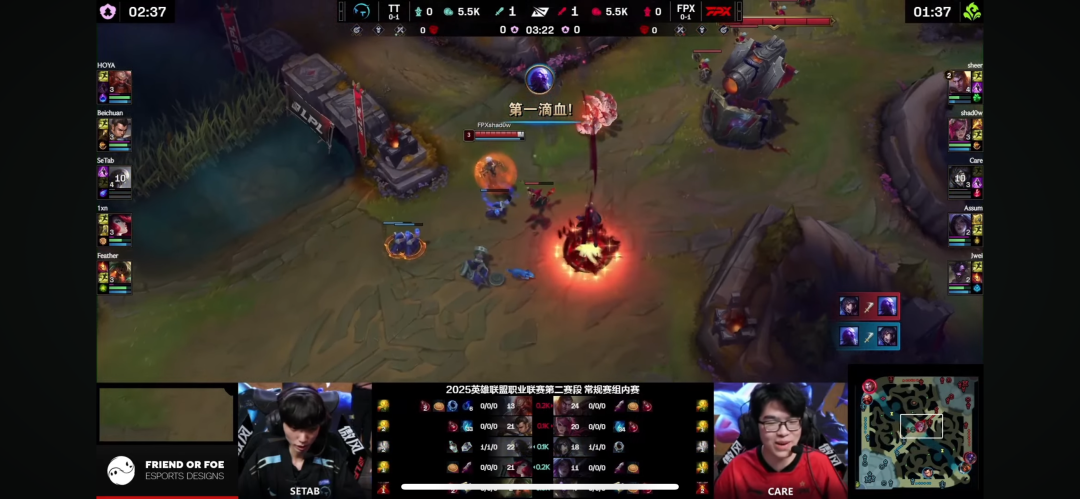Viewport: 1080px width, 499px height.
Task: Select Feather's champion portrait
Action: click(x=120, y=272)
